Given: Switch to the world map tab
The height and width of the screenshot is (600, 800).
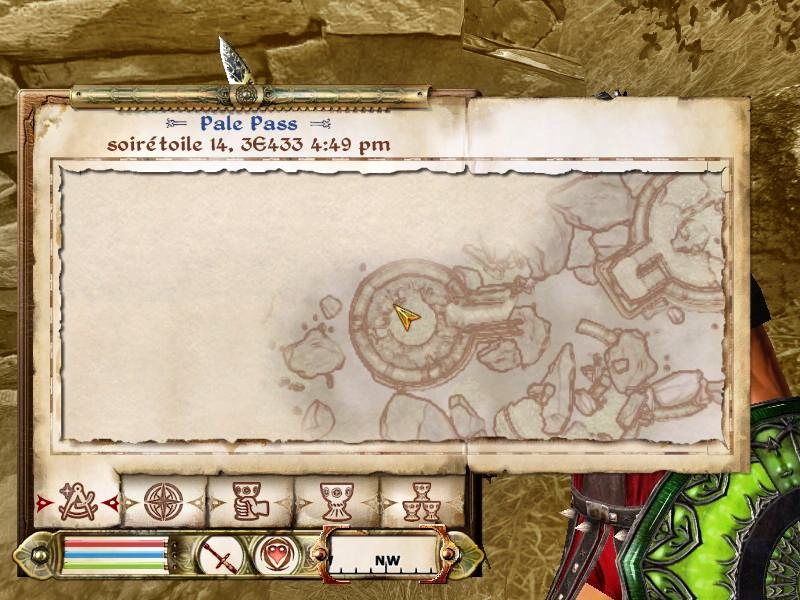Looking at the screenshot, I should point(162,501).
